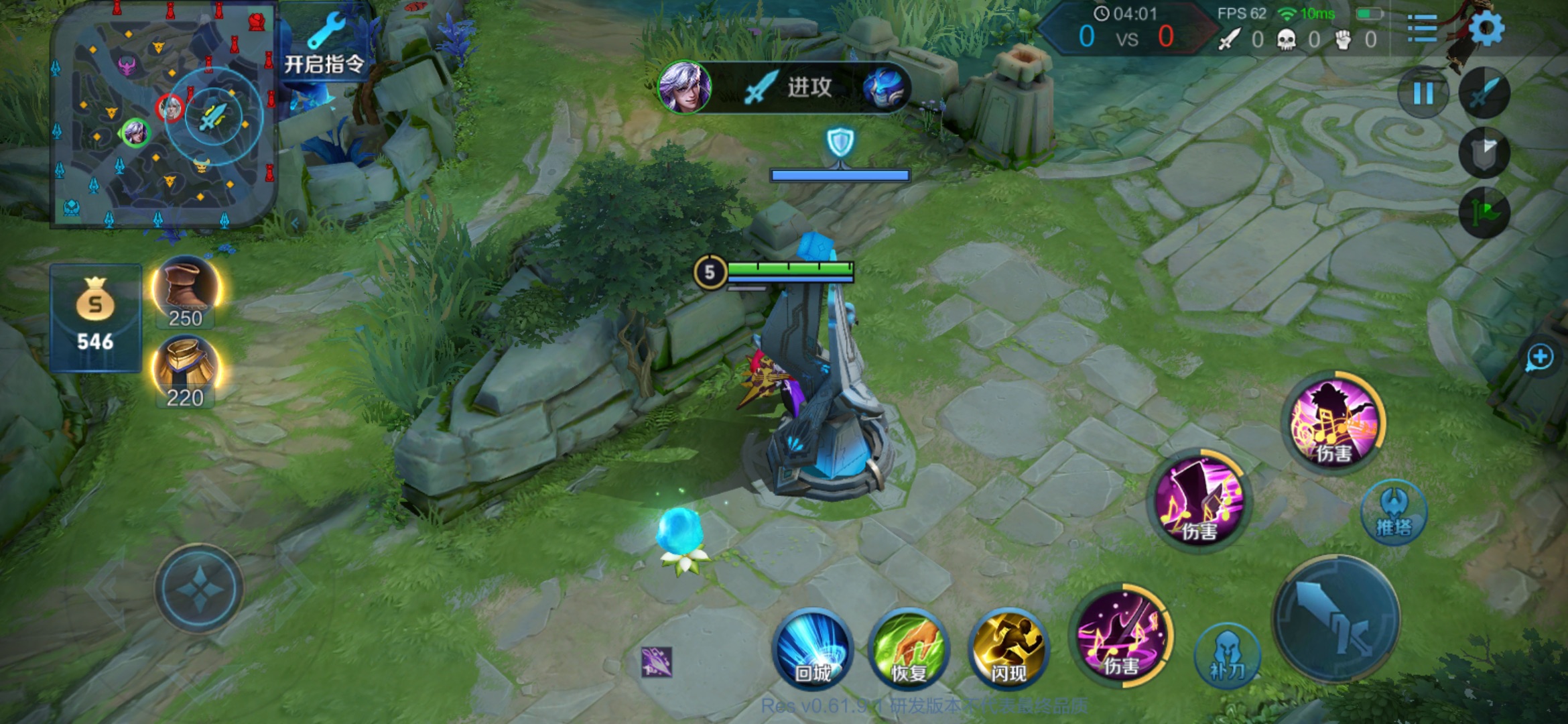Open the battlefield minimap
This screenshot has width=1568, height=724.
point(164,114)
